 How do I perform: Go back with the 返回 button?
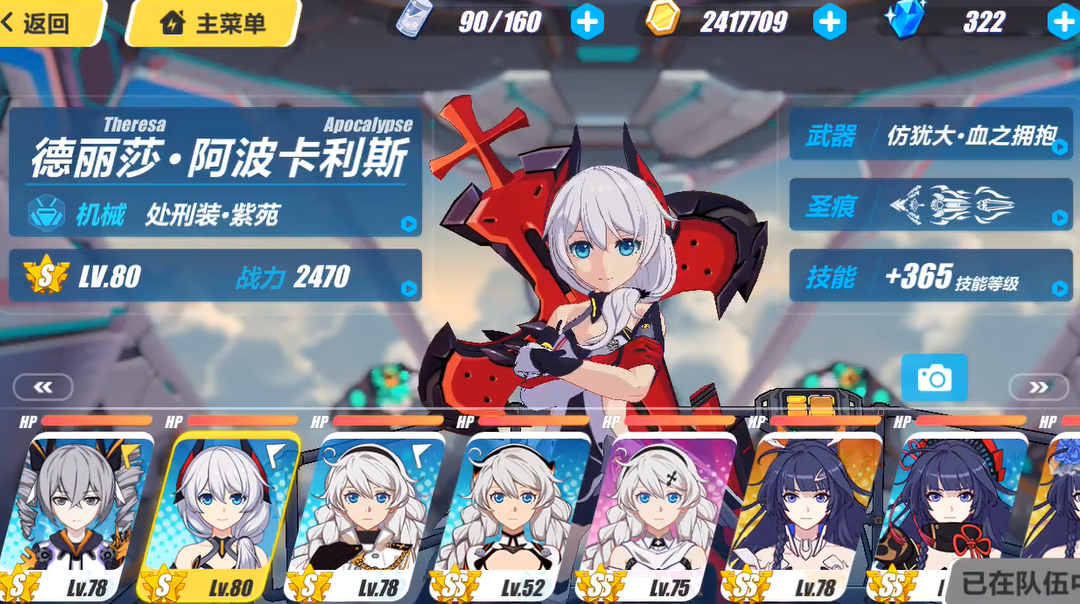48,22
